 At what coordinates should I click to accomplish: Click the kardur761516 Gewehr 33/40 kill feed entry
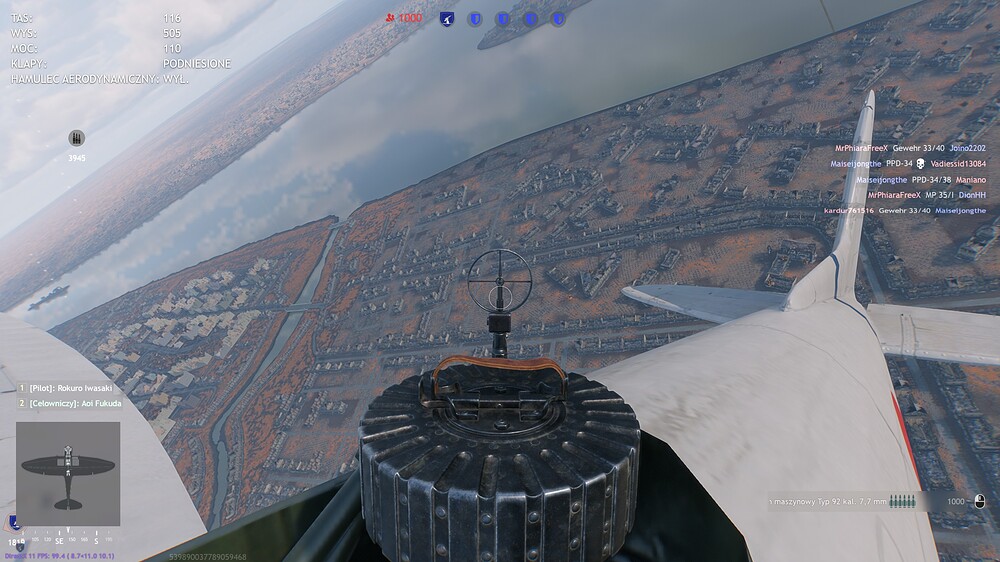[905, 211]
